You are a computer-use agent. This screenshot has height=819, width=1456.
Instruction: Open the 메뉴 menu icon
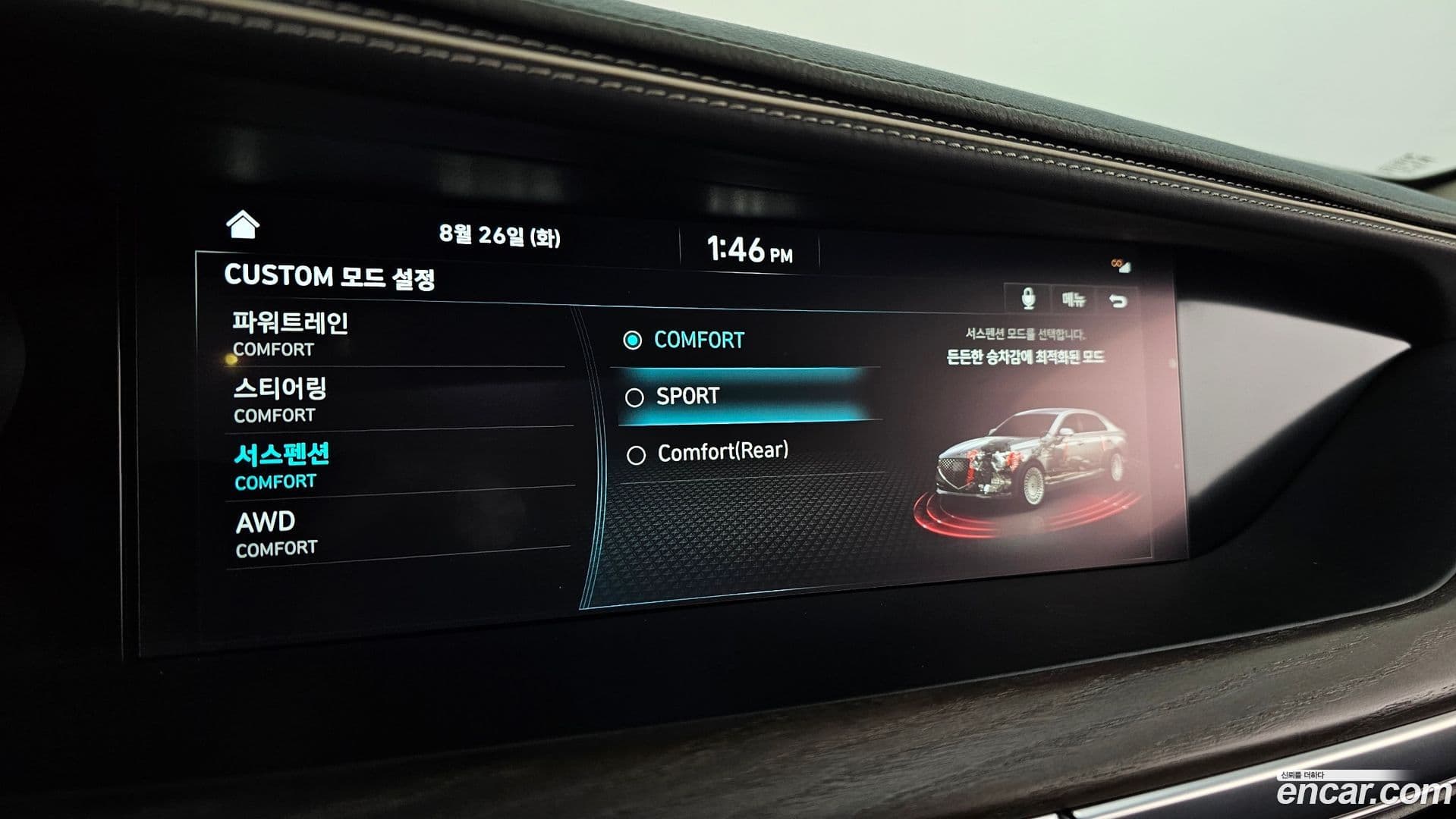tap(1074, 298)
